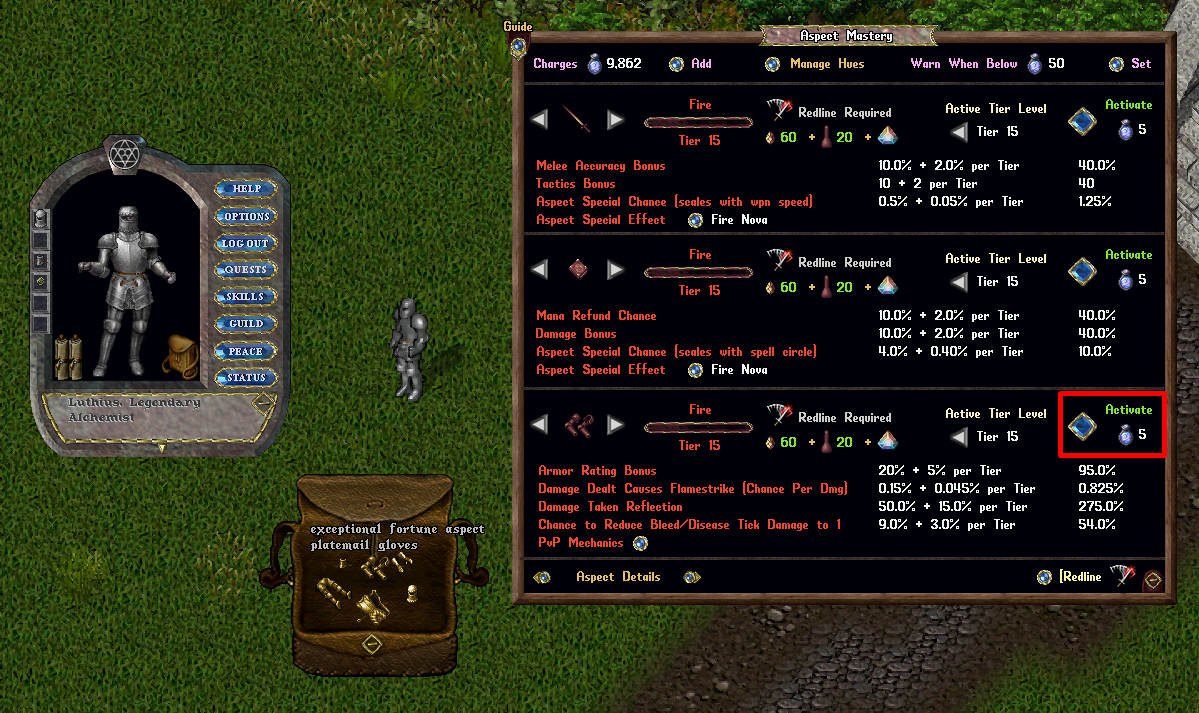1199x713 pixels.
Task: Minimize the Aspect Mastery window
Action: pos(1153,579)
